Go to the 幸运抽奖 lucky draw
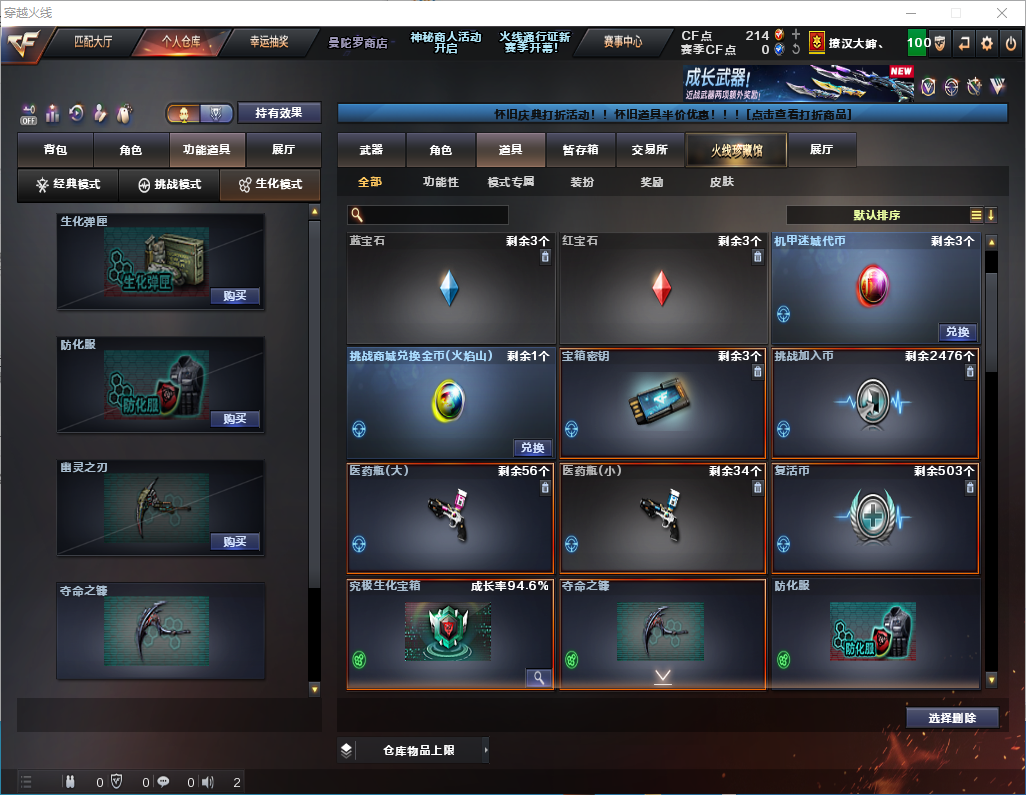 [x=268, y=42]
